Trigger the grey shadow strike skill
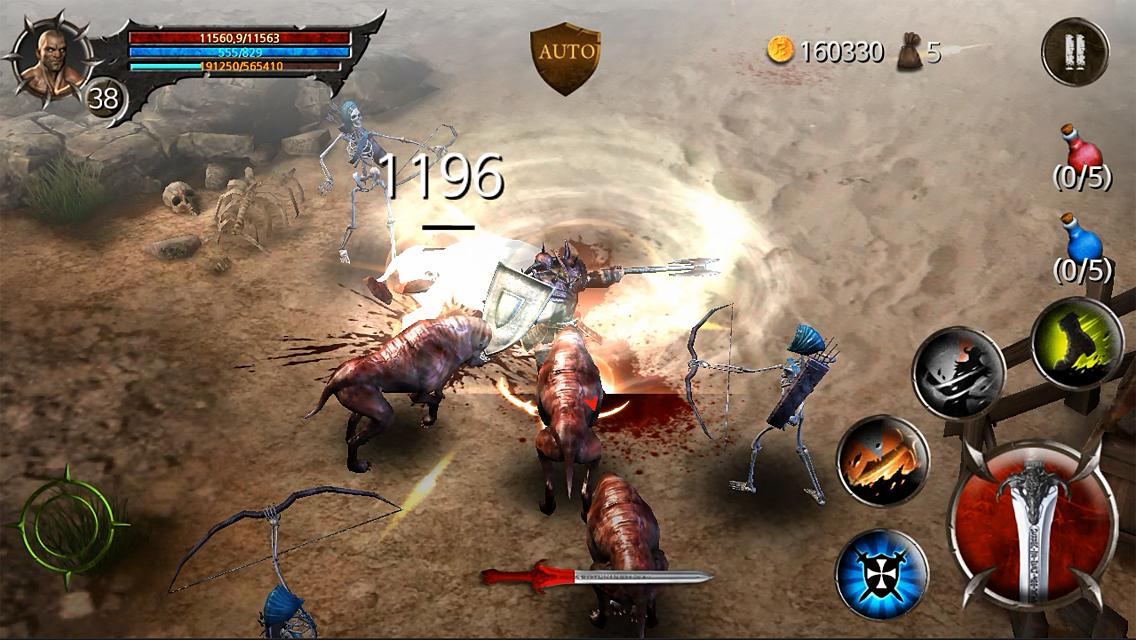The image size is (1136, 640). (x=958, y=372)
